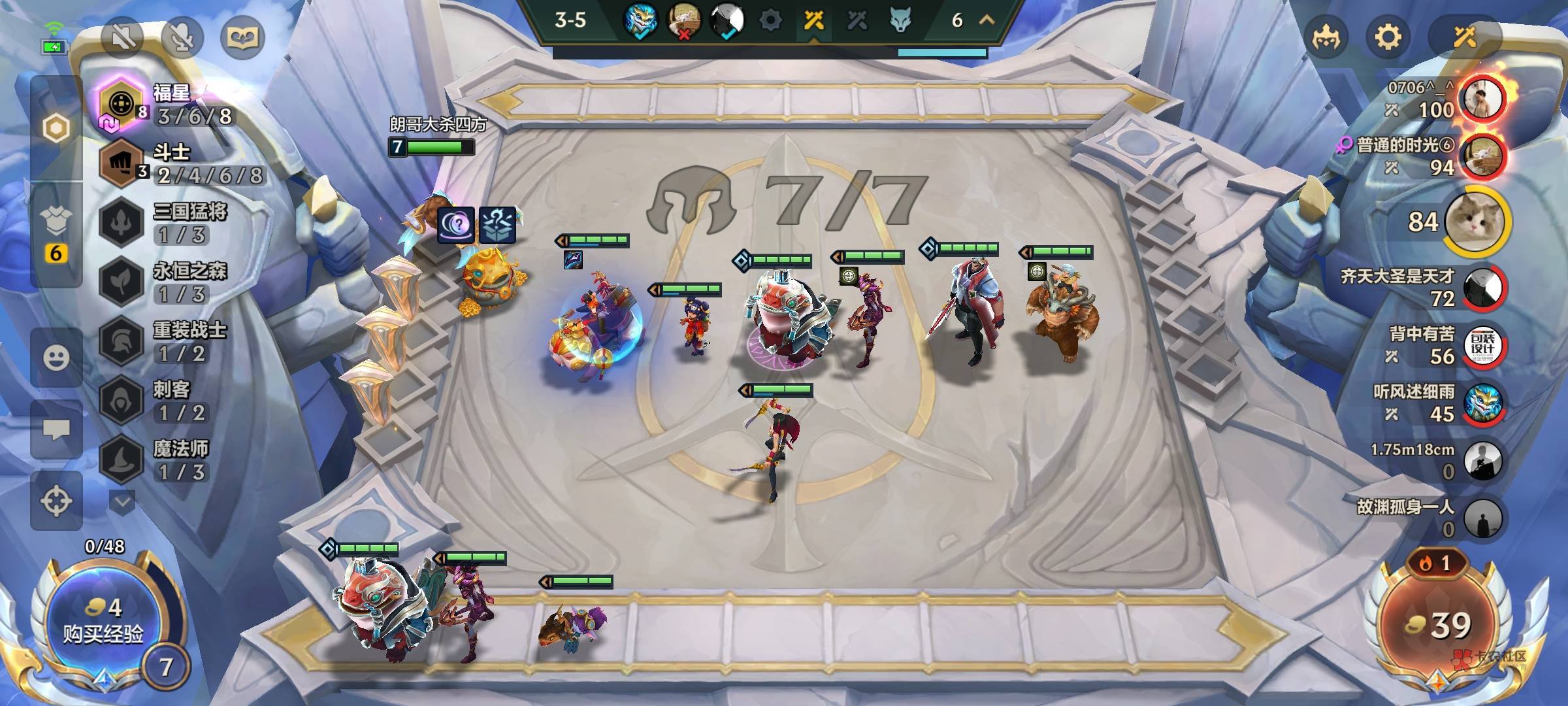Toggle the muted microphone button
Image resolution: width=1568 pixels, height=706 pixels.
[x=182, y=37]
